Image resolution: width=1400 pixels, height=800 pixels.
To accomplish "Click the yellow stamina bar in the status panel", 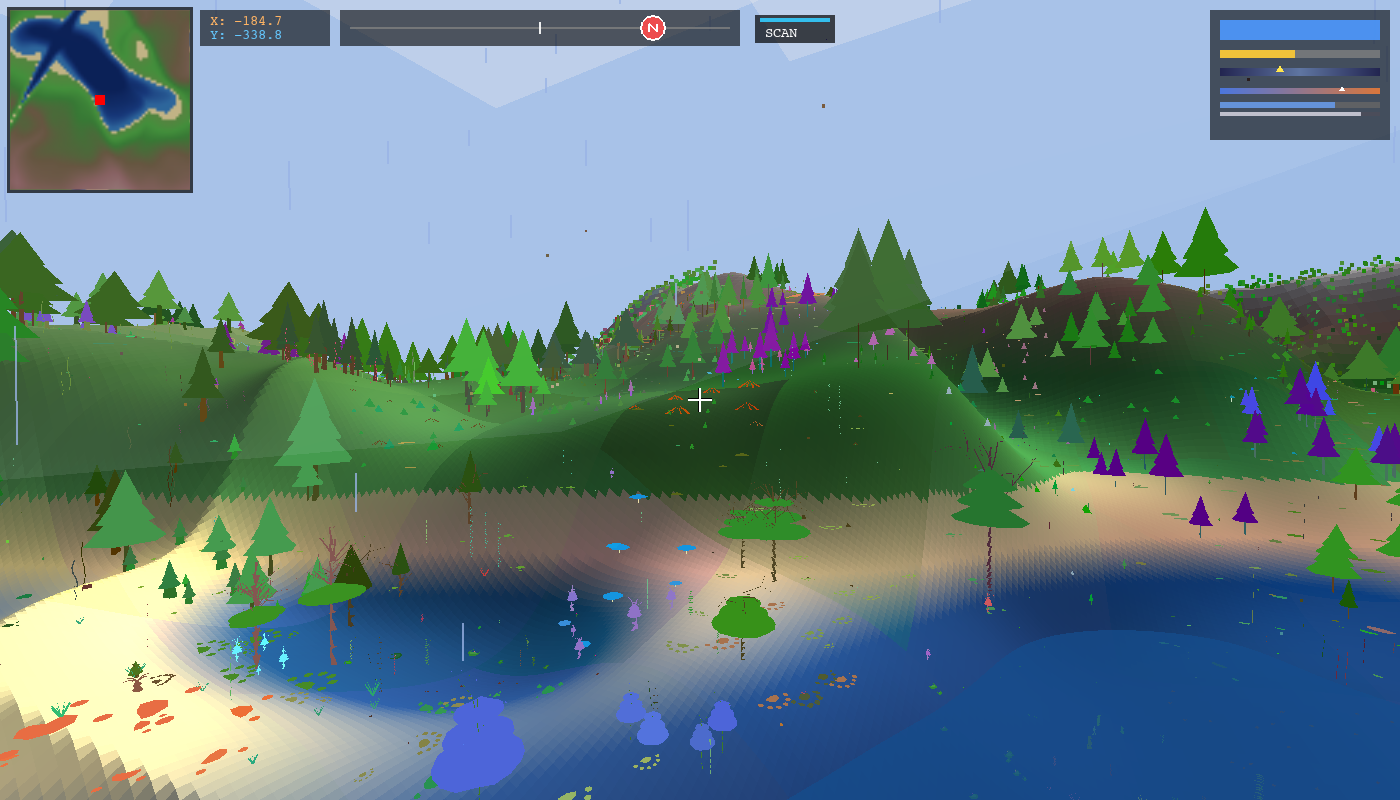I will [x=1257, y=54].
